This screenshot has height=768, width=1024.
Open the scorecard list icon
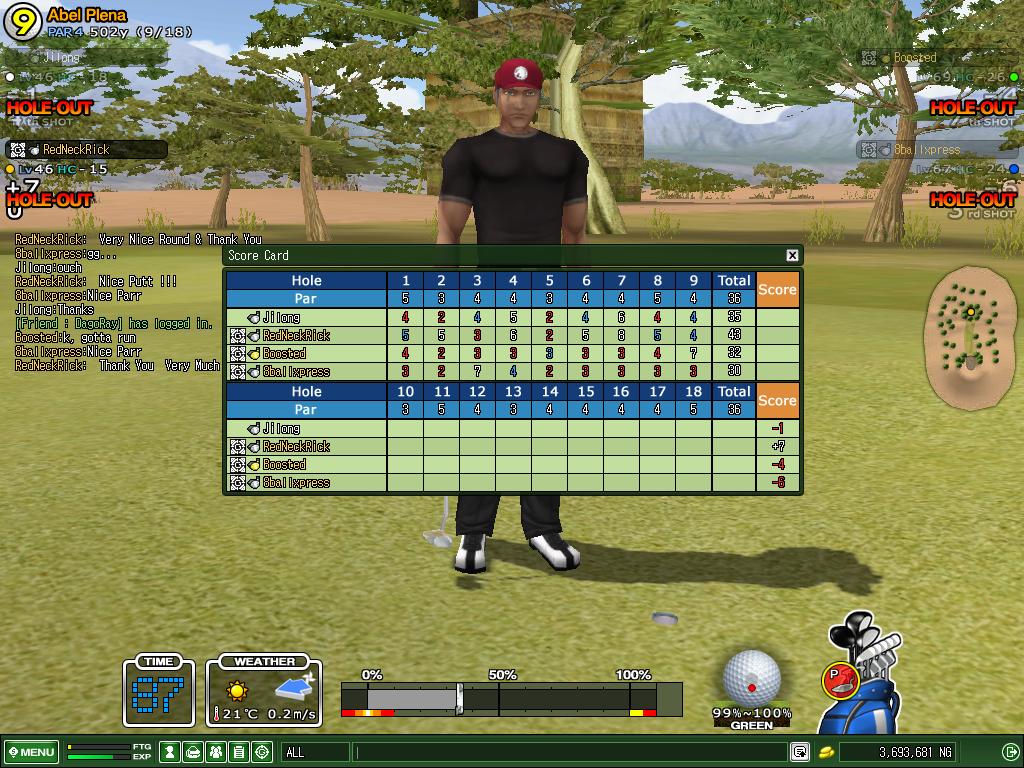239,752
